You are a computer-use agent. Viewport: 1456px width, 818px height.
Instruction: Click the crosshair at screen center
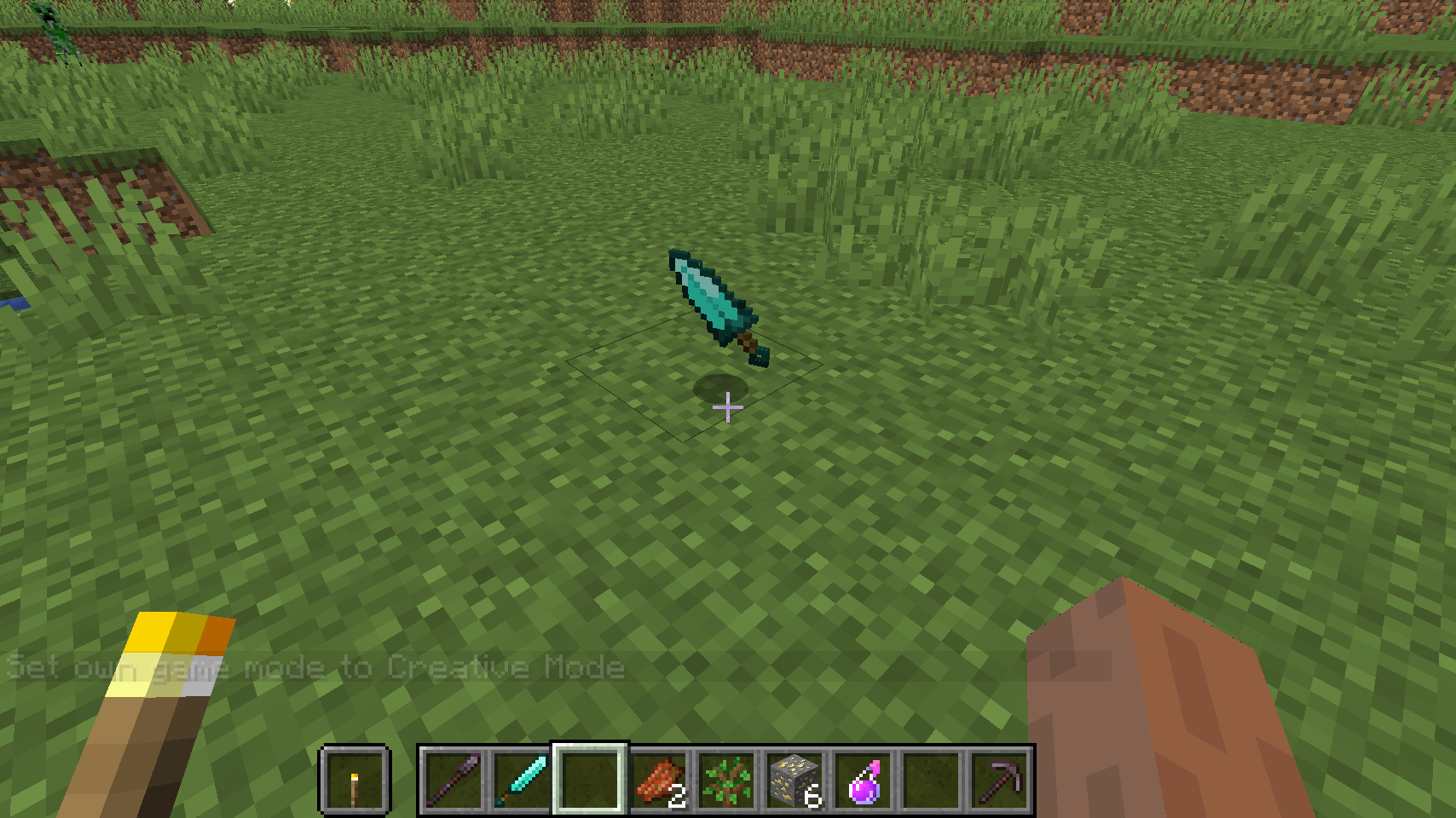tap(727, 408)
